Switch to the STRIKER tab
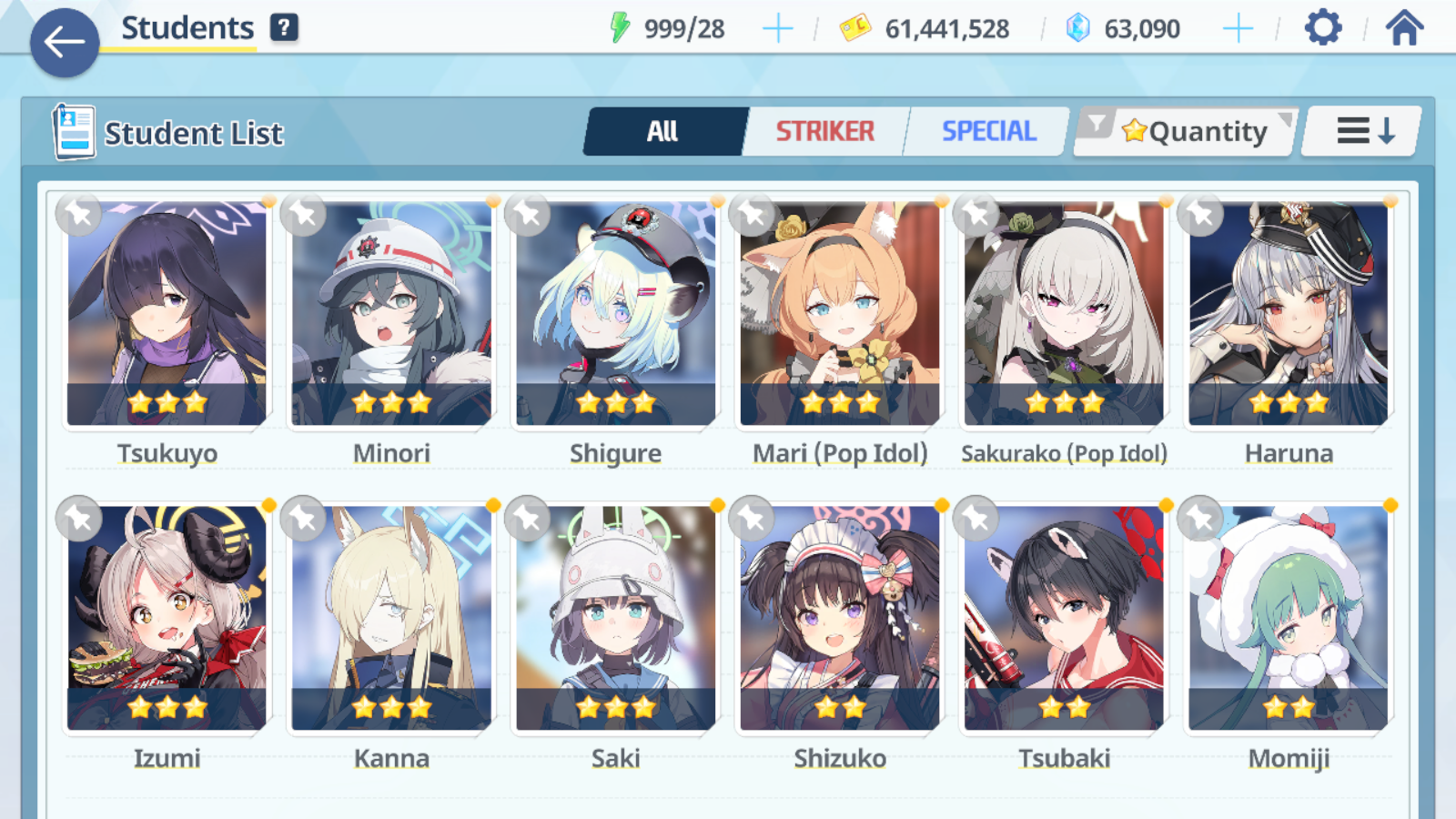Screen dimensions: 1456x819 coord(824,132)
